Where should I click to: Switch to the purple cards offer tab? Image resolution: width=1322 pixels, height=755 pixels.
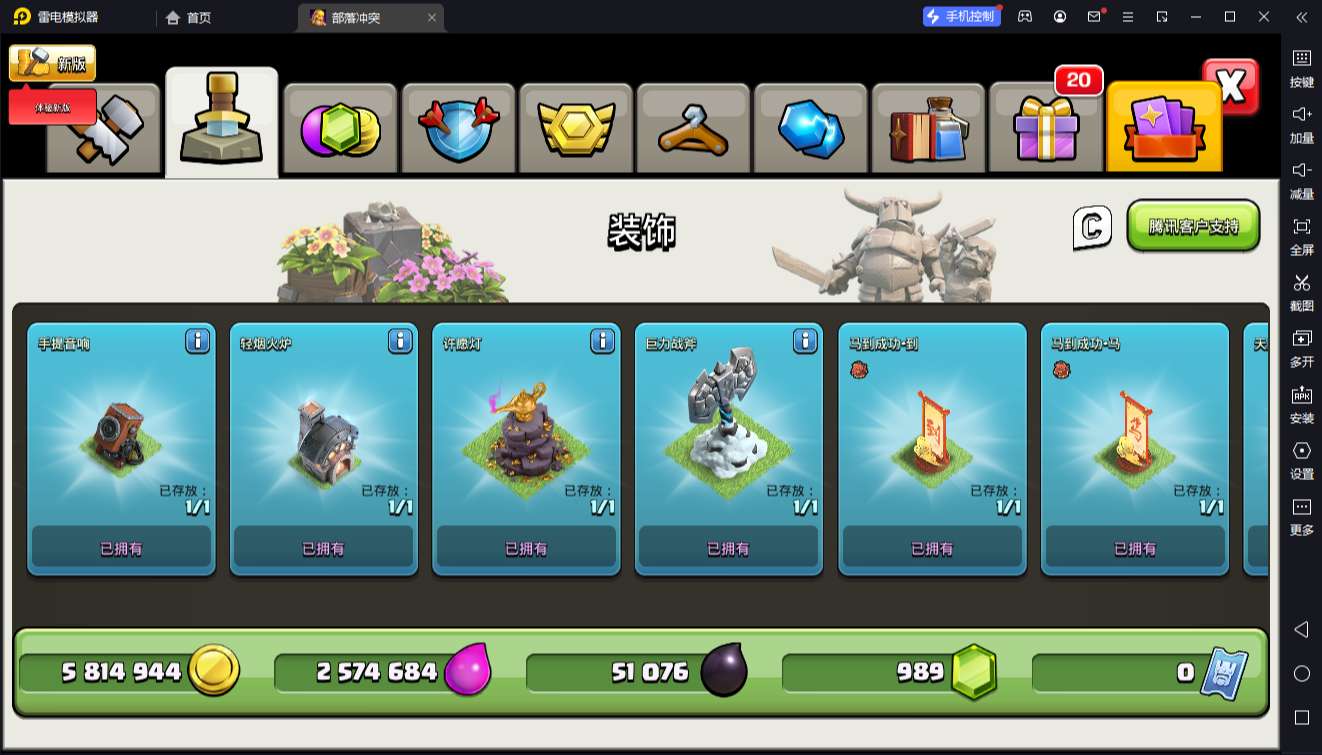(x=1163, y=130)
